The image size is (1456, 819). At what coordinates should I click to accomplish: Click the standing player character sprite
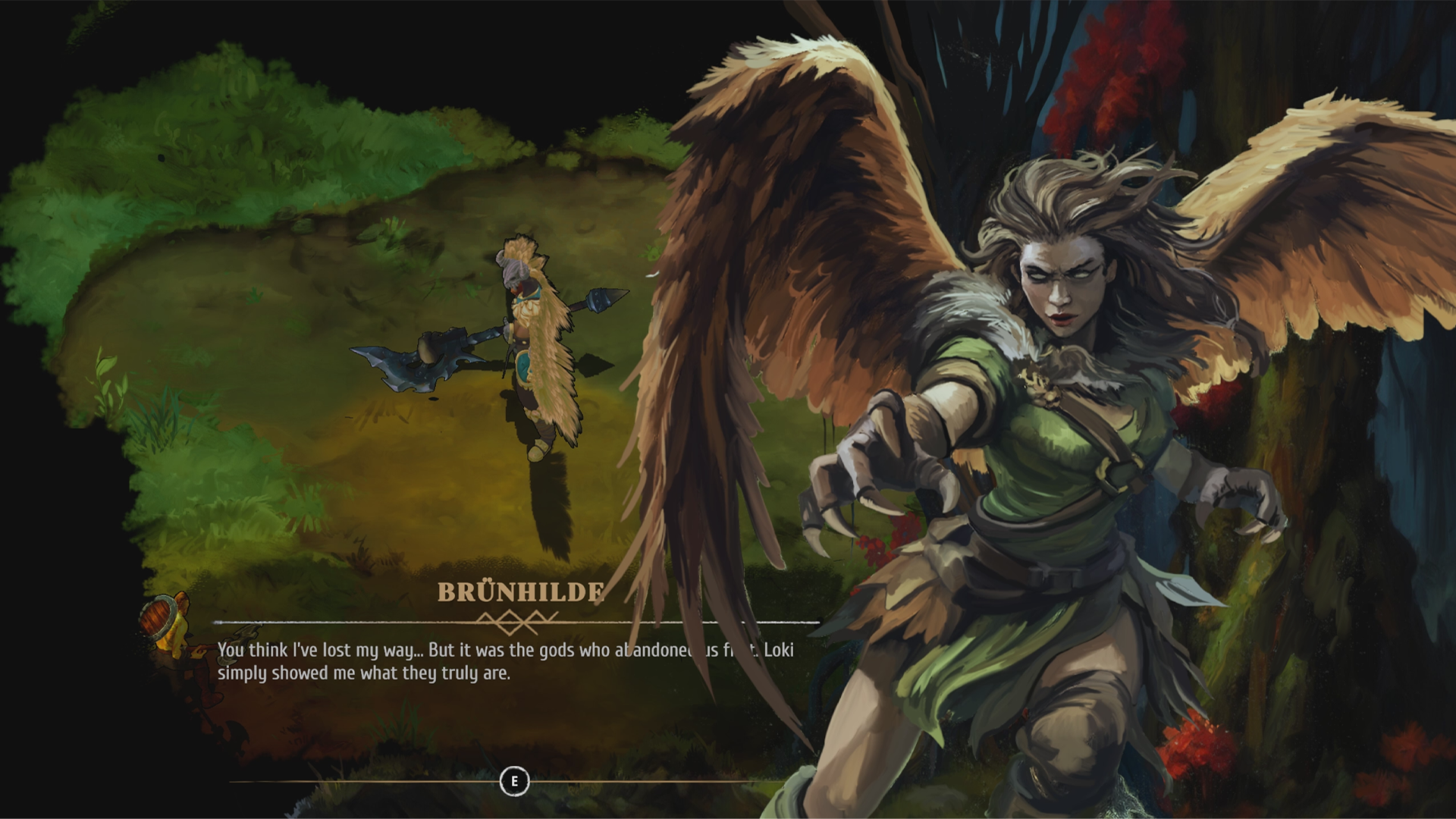point(531,349)
